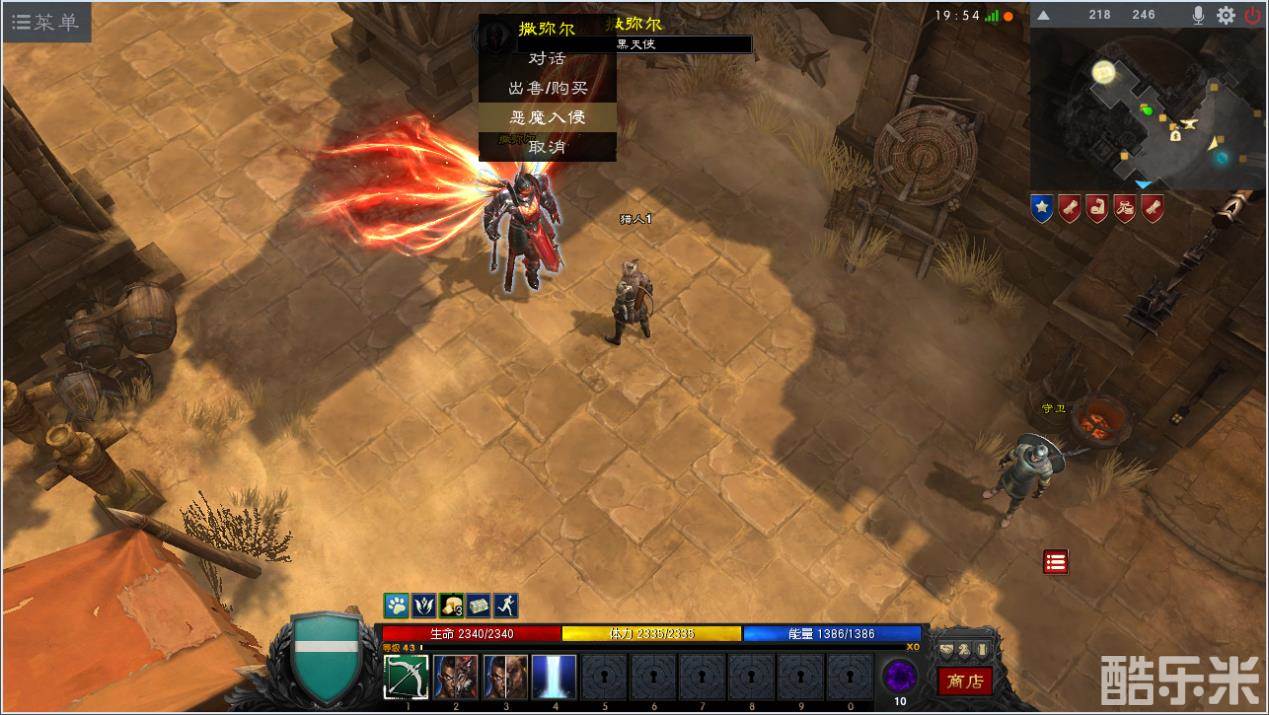Select the red flexed arm shield badge

(1097, 208)
